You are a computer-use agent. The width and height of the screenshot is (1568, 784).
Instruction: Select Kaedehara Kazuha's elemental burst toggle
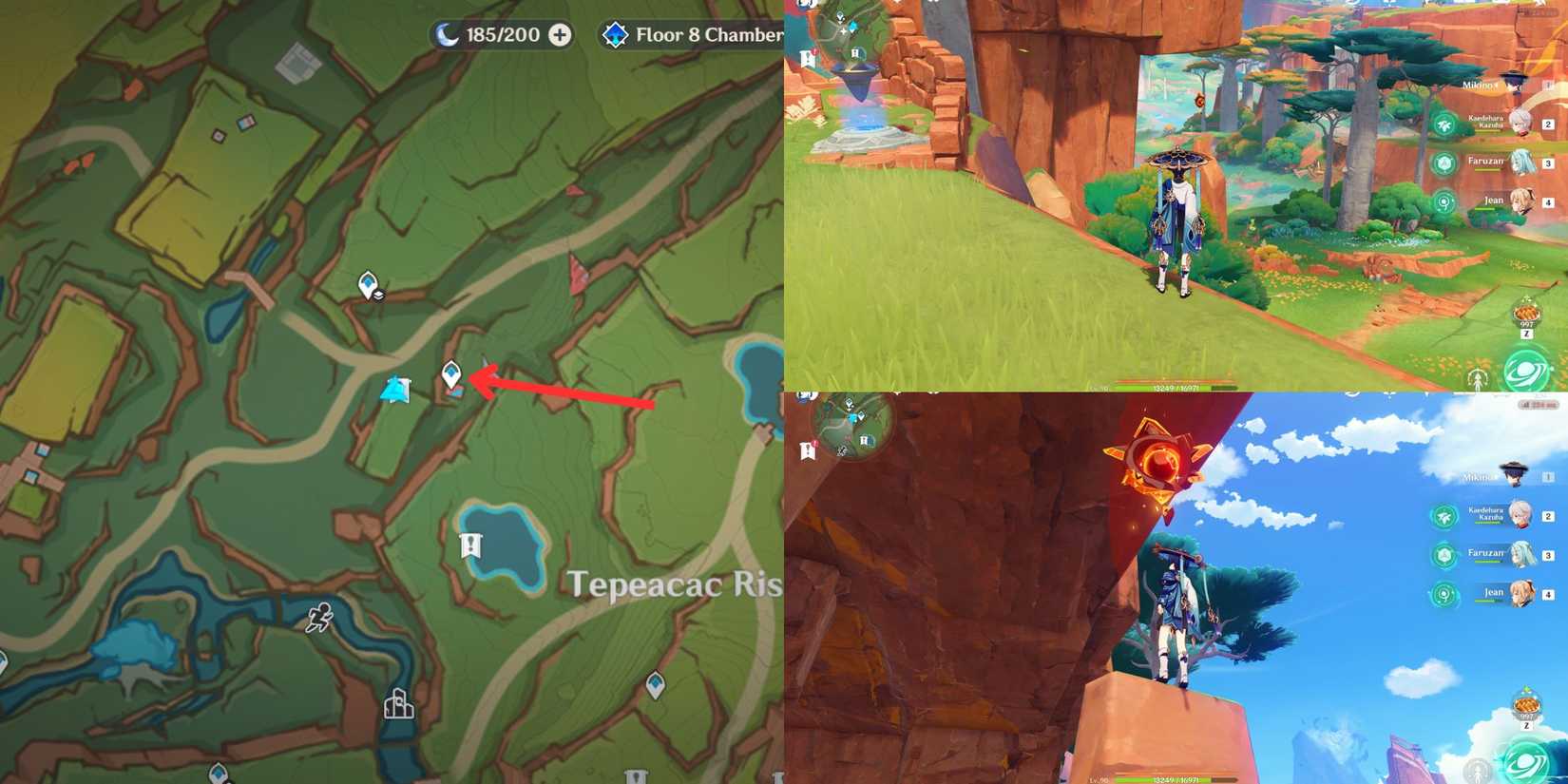[1444, 124]
